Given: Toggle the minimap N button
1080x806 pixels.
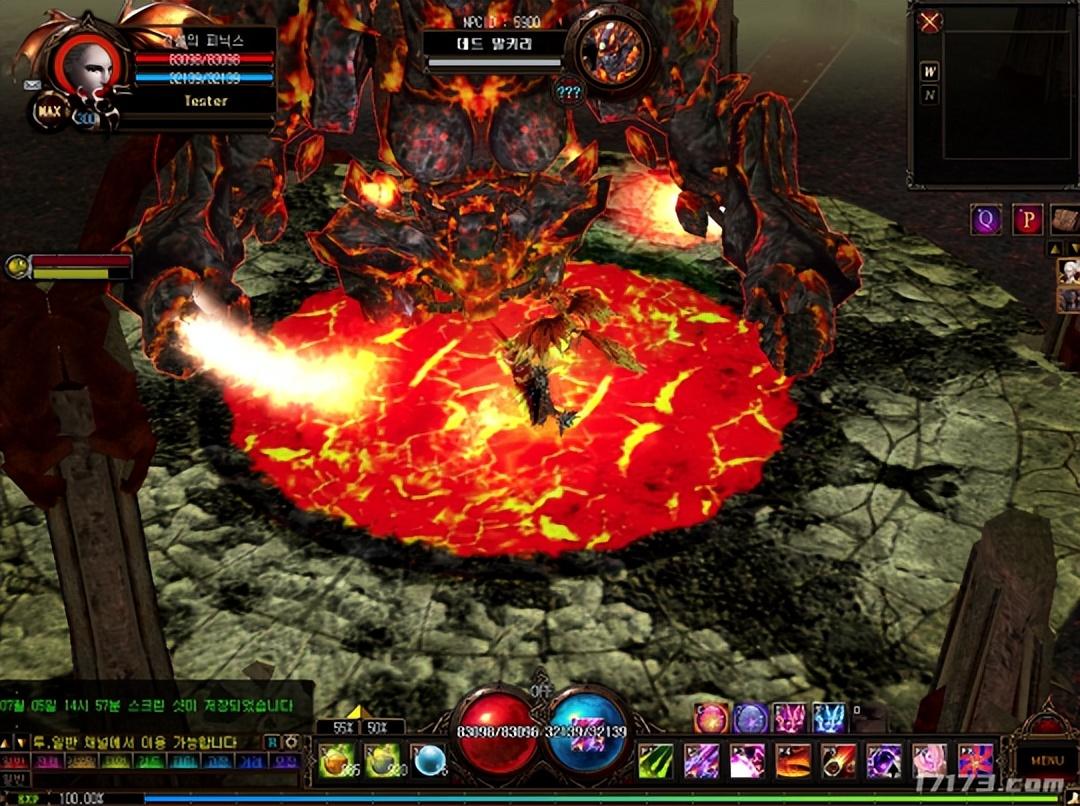Looking at the screenshot, I should pyautogui.click(x=930, y=95).
